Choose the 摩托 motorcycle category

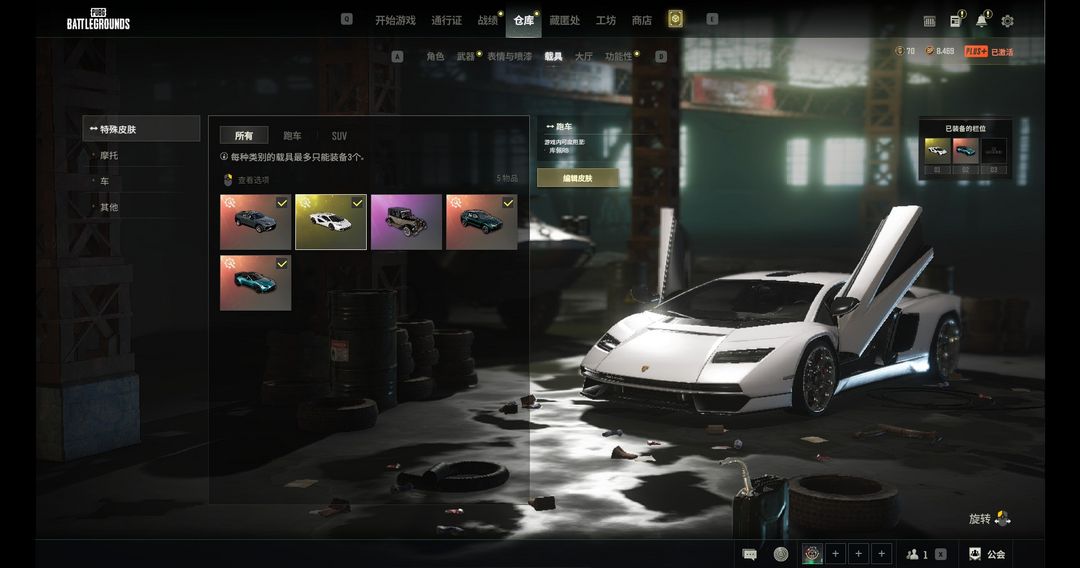109,156
